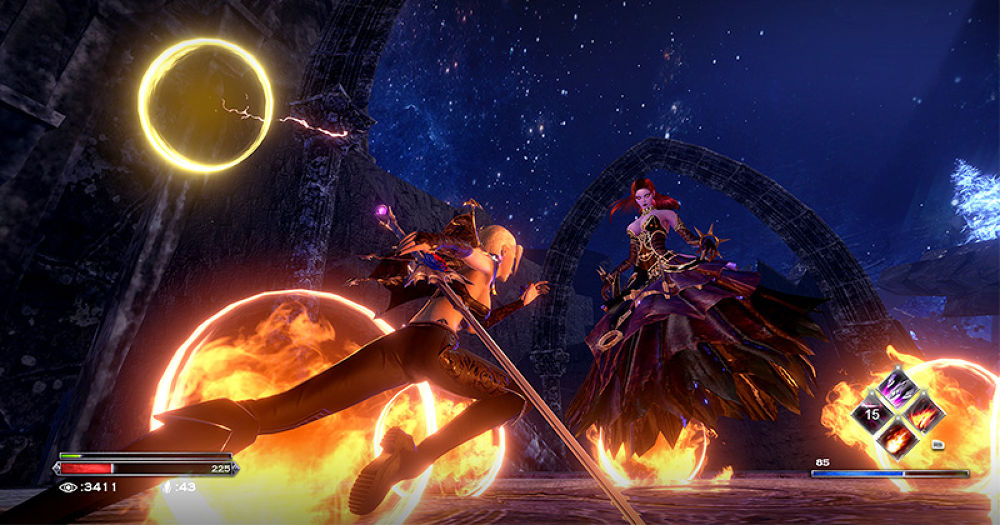Select the skill showing cooldown number 15
1000x525 pixels.
coord(872,412)
